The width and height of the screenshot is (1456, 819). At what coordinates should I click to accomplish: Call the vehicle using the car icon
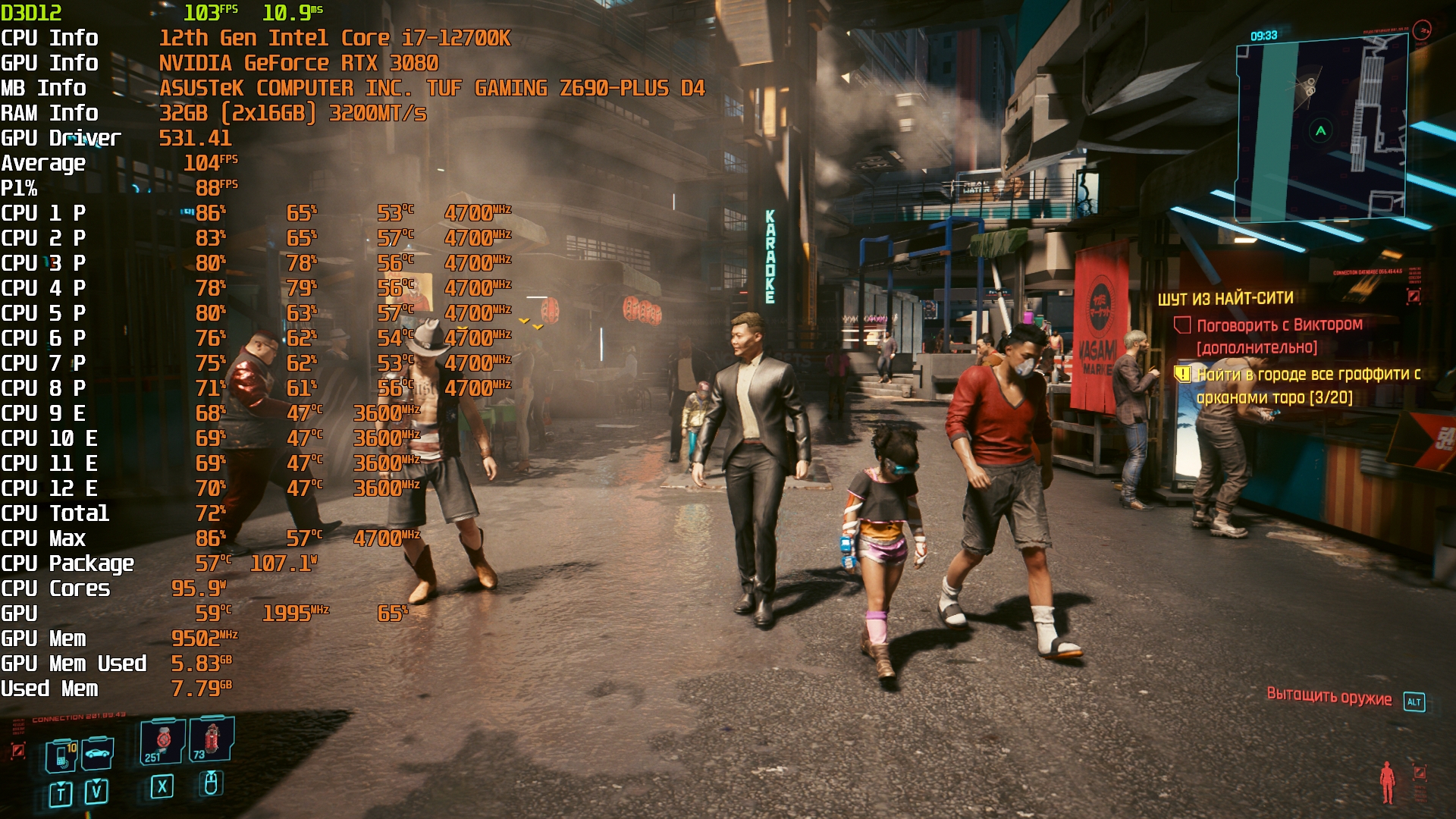click(x=99, y=753)
